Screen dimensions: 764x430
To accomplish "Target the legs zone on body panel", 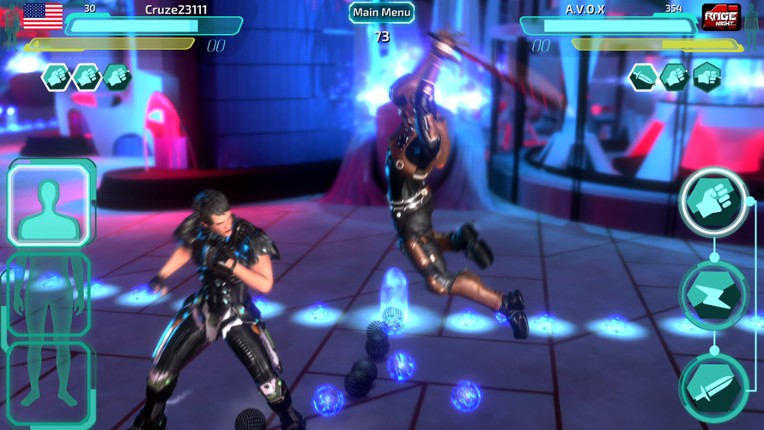I will [x=48, y=383].
